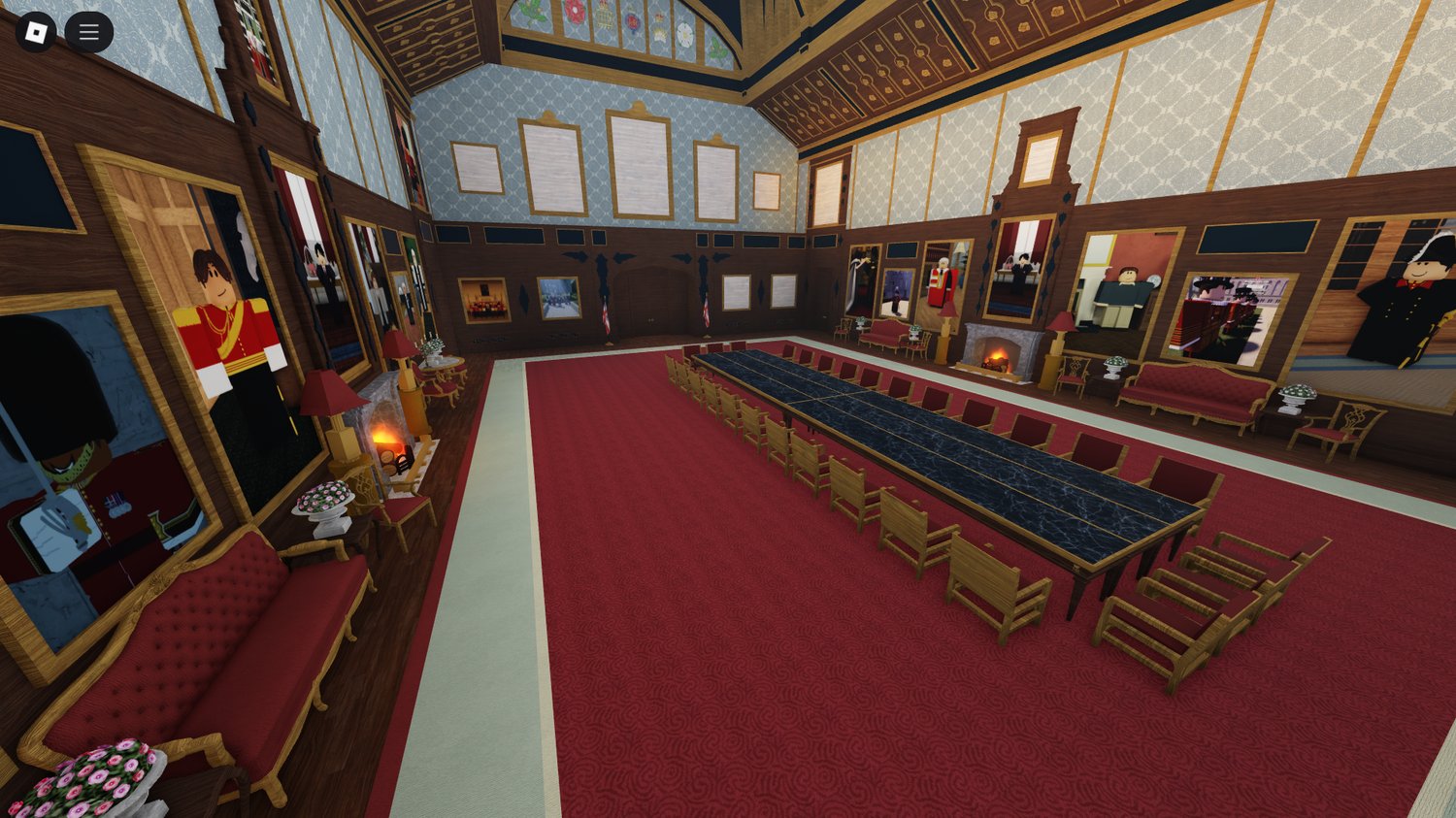The height and width of the screenshot is (818, 1456).
Task: Select the long black marble council table
Action: (x=971, y=466)
